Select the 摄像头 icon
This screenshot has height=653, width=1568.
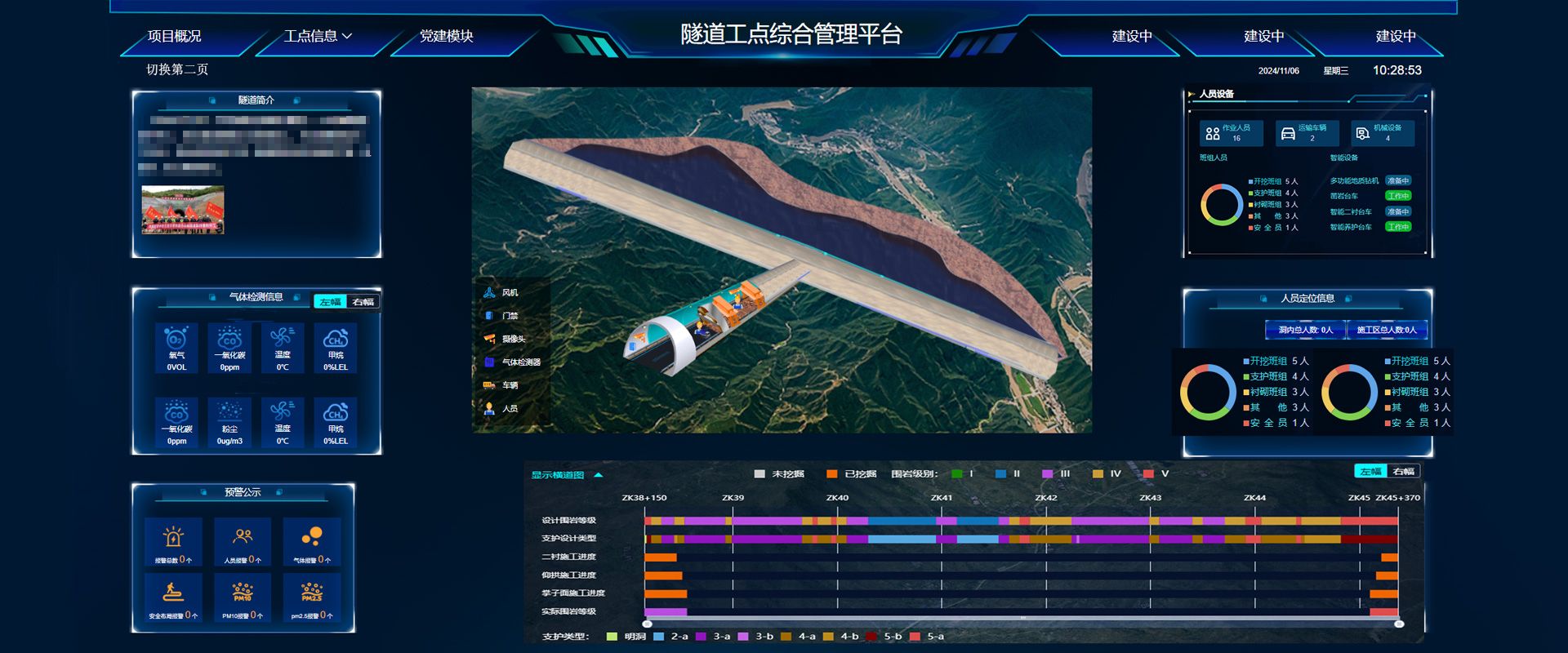pyautogui.click(x=488, y=338)
